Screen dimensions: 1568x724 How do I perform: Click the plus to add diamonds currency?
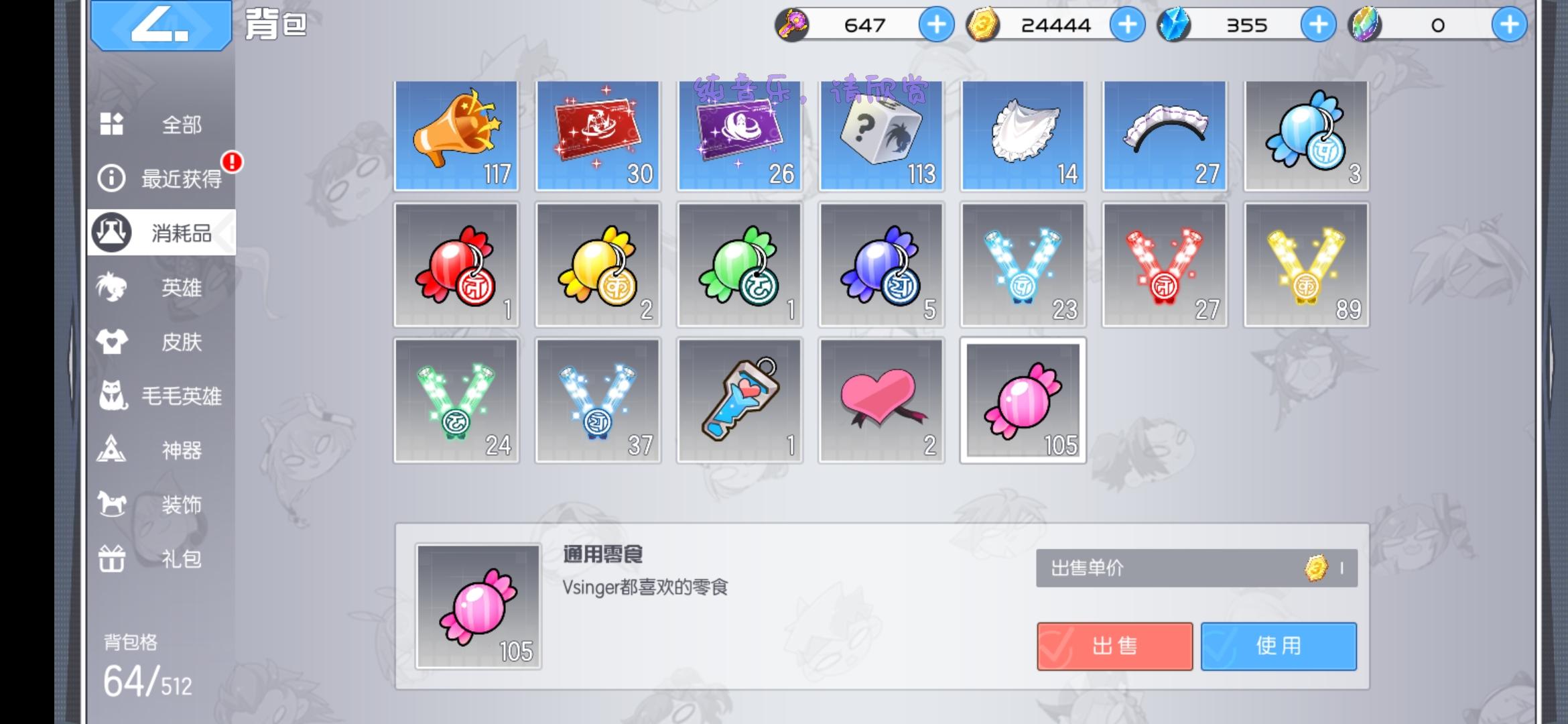(x=1317, y=25)
